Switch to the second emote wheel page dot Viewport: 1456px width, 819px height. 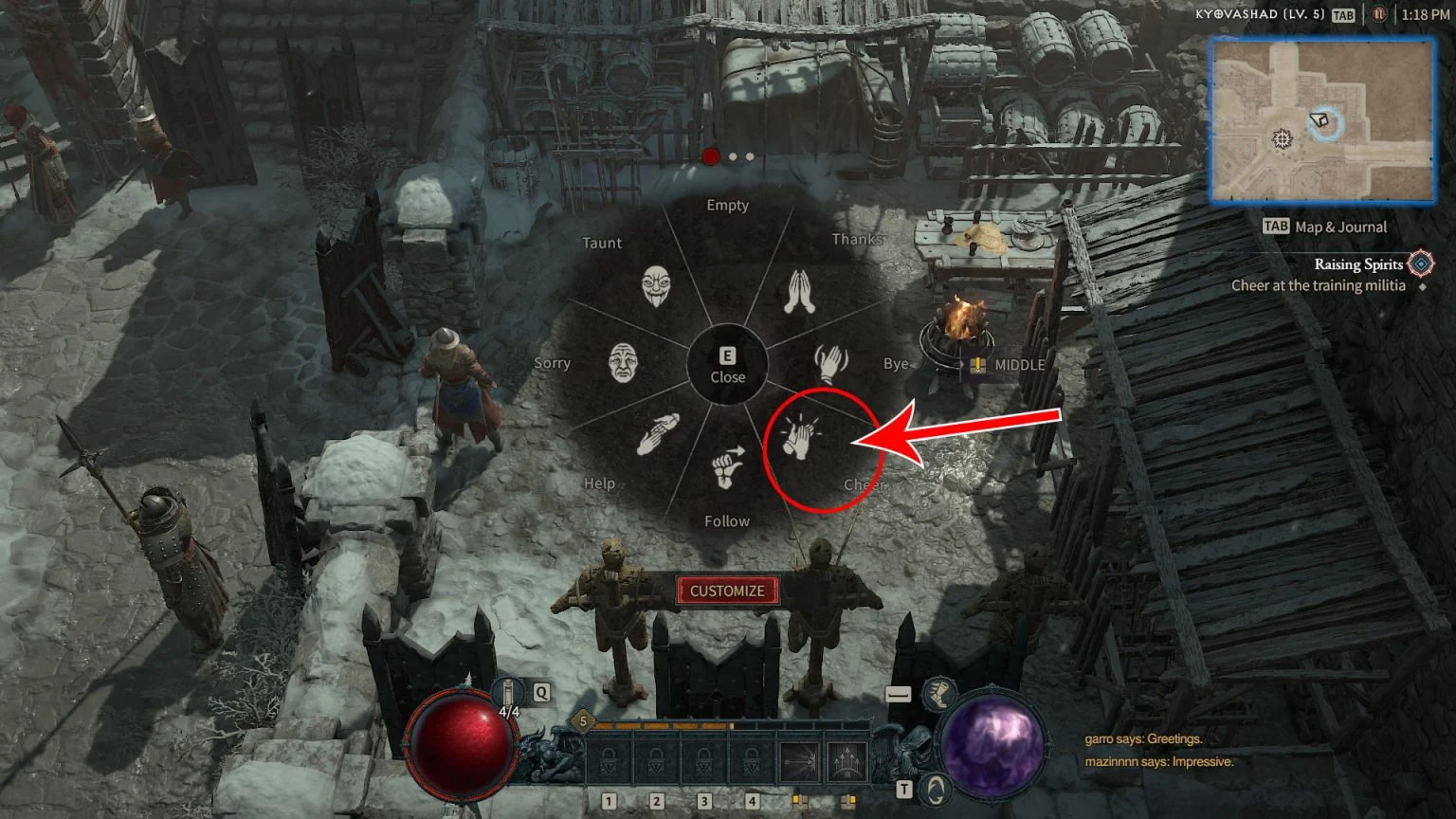tap(733, 156)
